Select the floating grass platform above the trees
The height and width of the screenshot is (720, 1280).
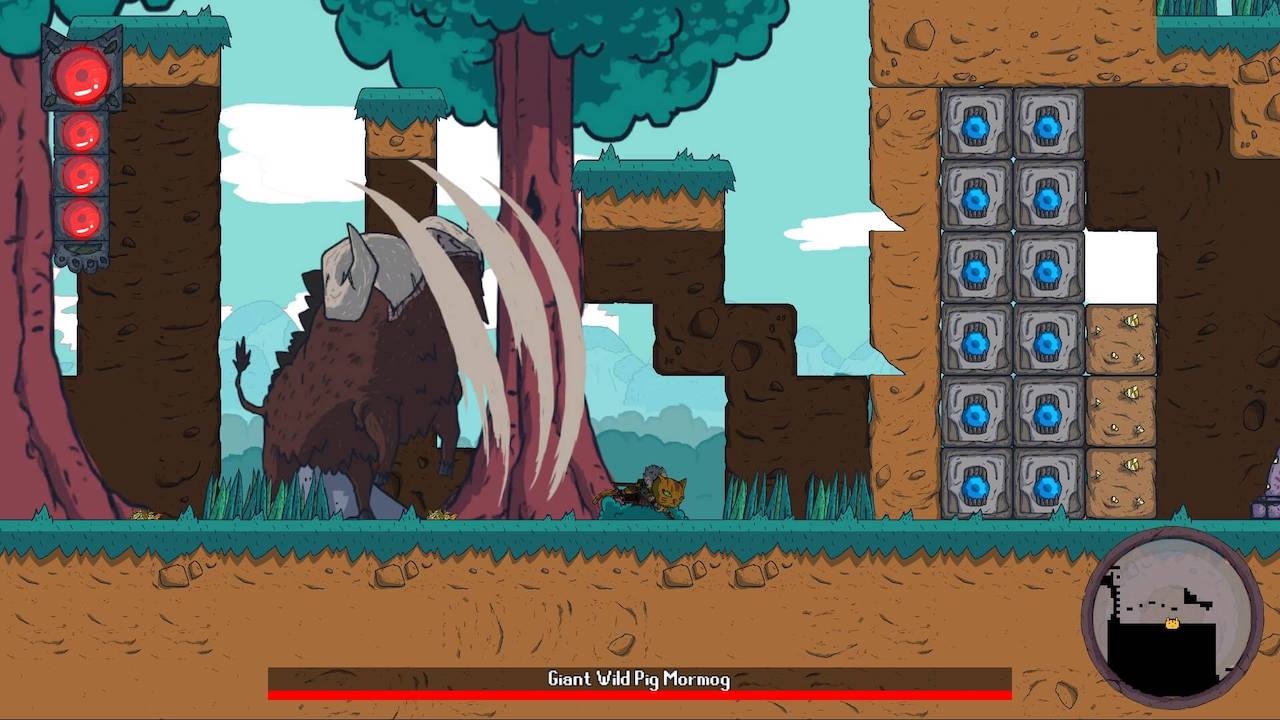(x=400, y=108)
